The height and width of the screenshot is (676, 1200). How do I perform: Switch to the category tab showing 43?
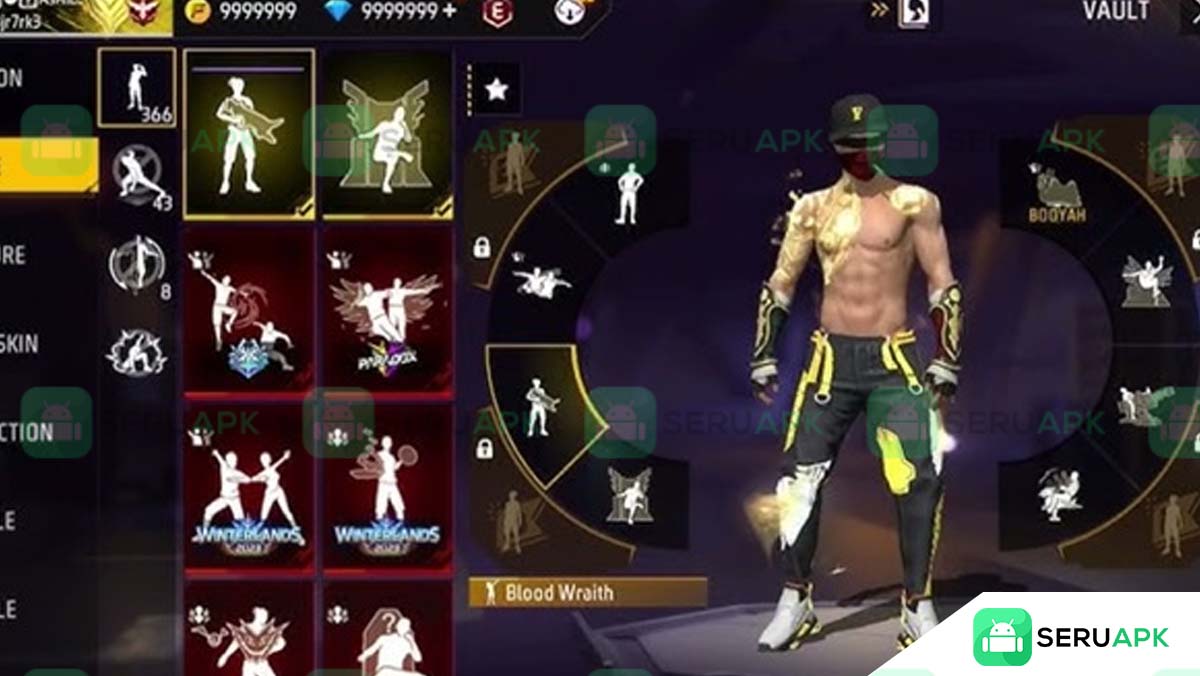[x=139, y=178]
